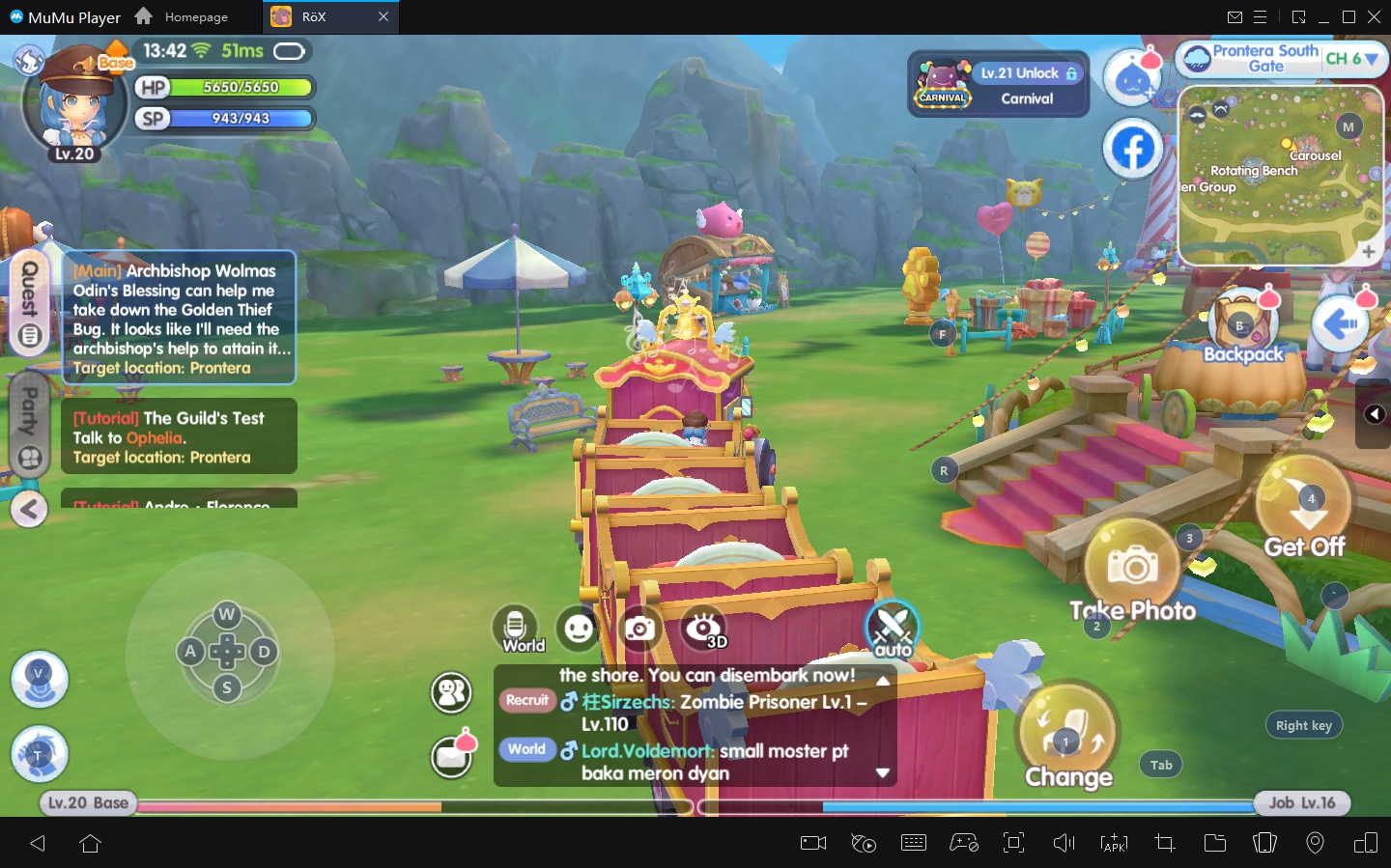Toggle the UI hide arrow on right edge
This screenshot has width=1391, height=868.
coord(1375,413)
